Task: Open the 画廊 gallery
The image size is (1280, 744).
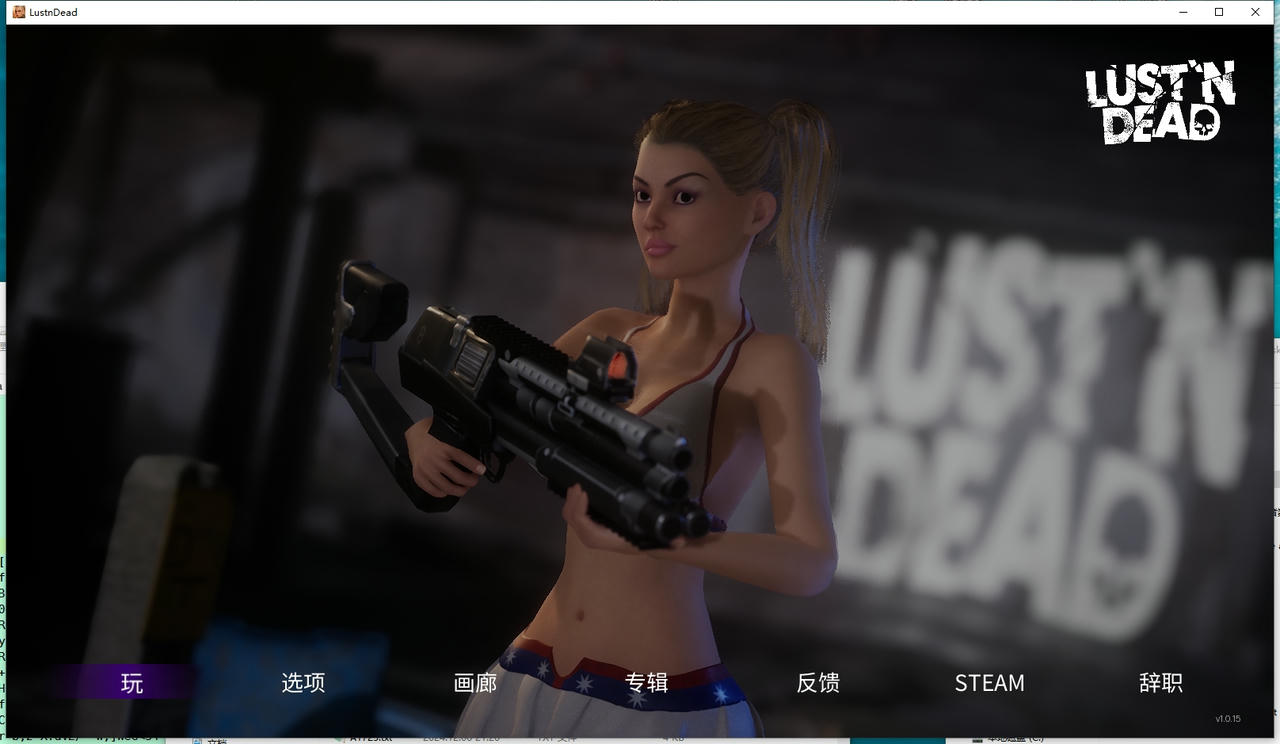Action: [x=474, y=683]
